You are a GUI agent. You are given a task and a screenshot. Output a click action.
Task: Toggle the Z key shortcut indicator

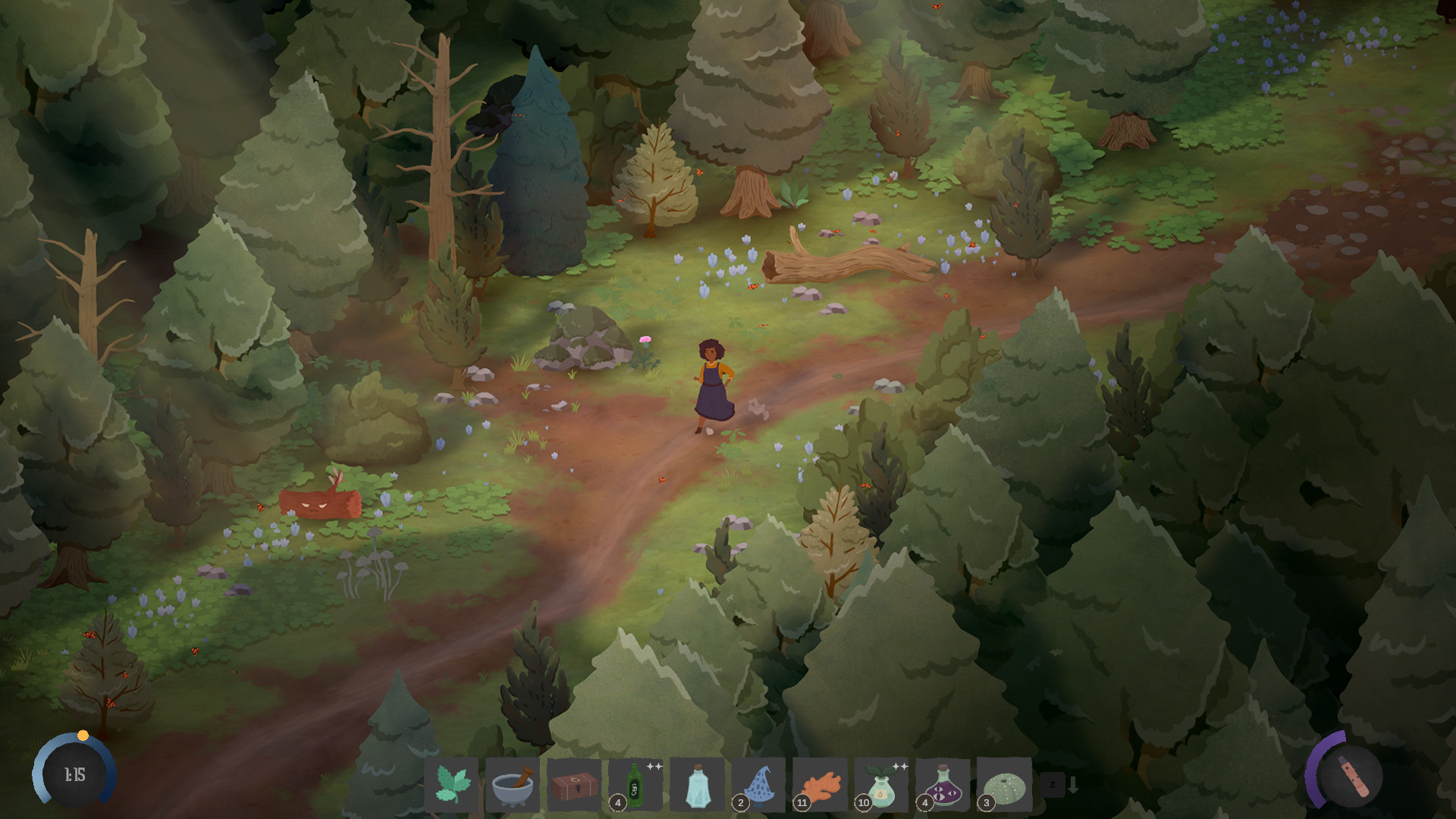pos(1053,785)
